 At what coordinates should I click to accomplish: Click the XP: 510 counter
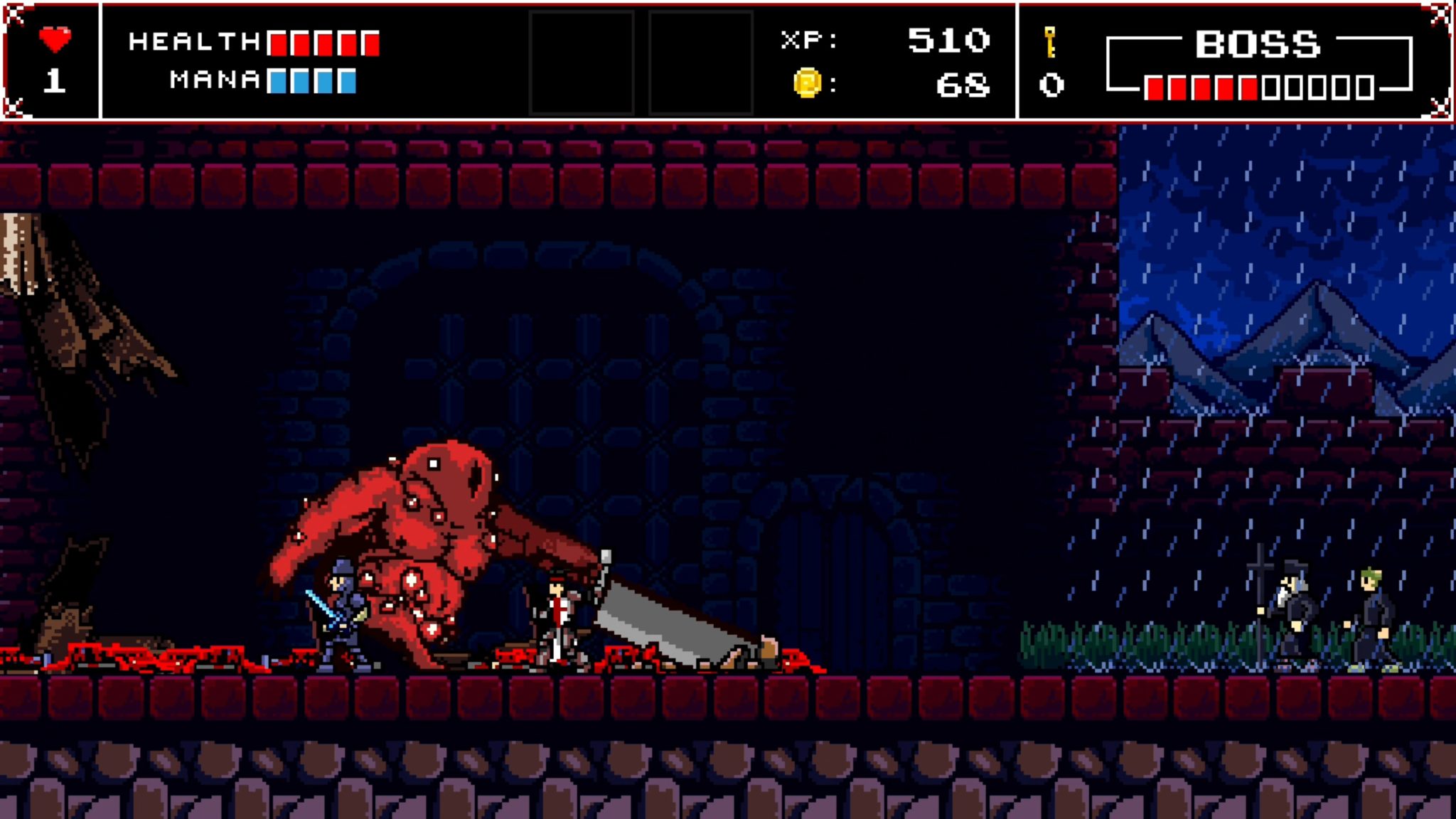pos(885,41)
